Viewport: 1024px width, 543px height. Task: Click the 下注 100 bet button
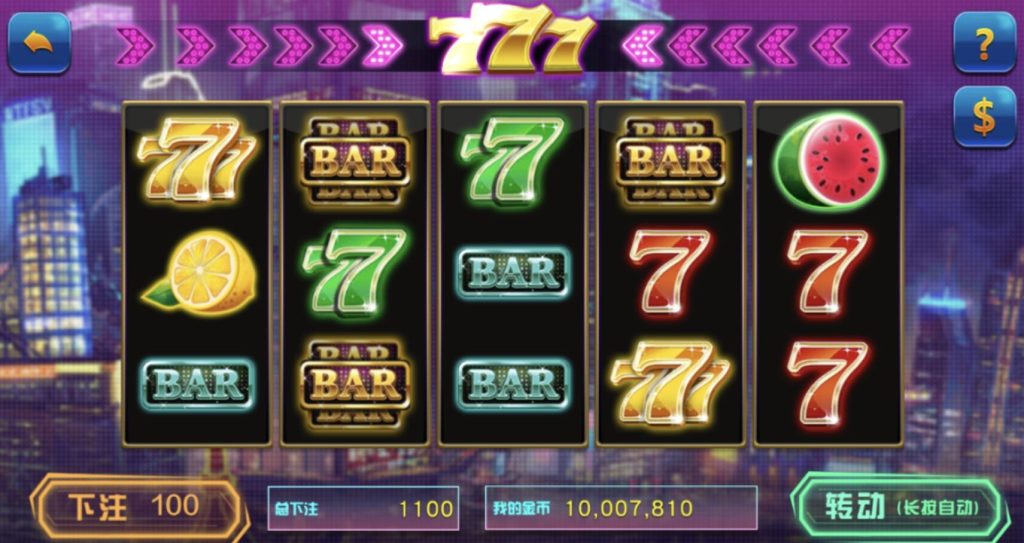136,507
